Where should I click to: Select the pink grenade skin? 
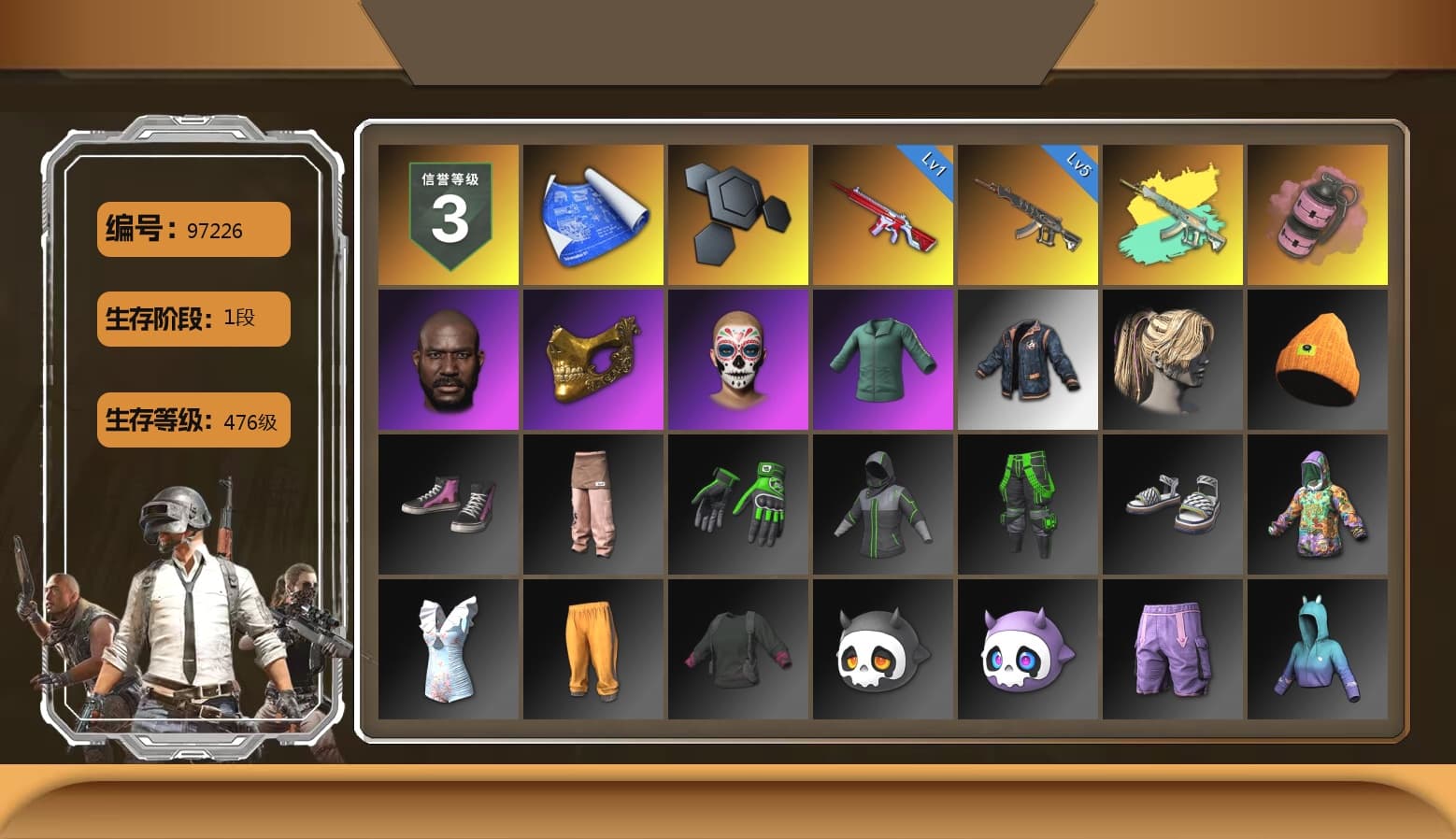pos(1318,213)
